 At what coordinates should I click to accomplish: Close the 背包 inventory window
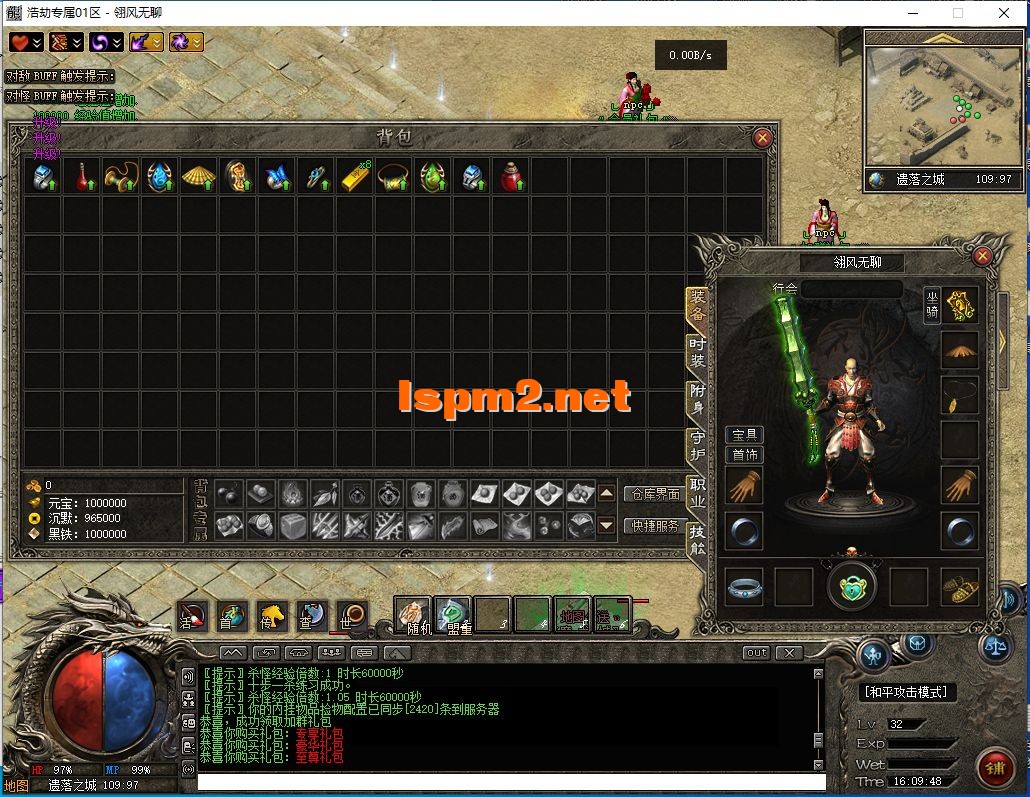762,138
